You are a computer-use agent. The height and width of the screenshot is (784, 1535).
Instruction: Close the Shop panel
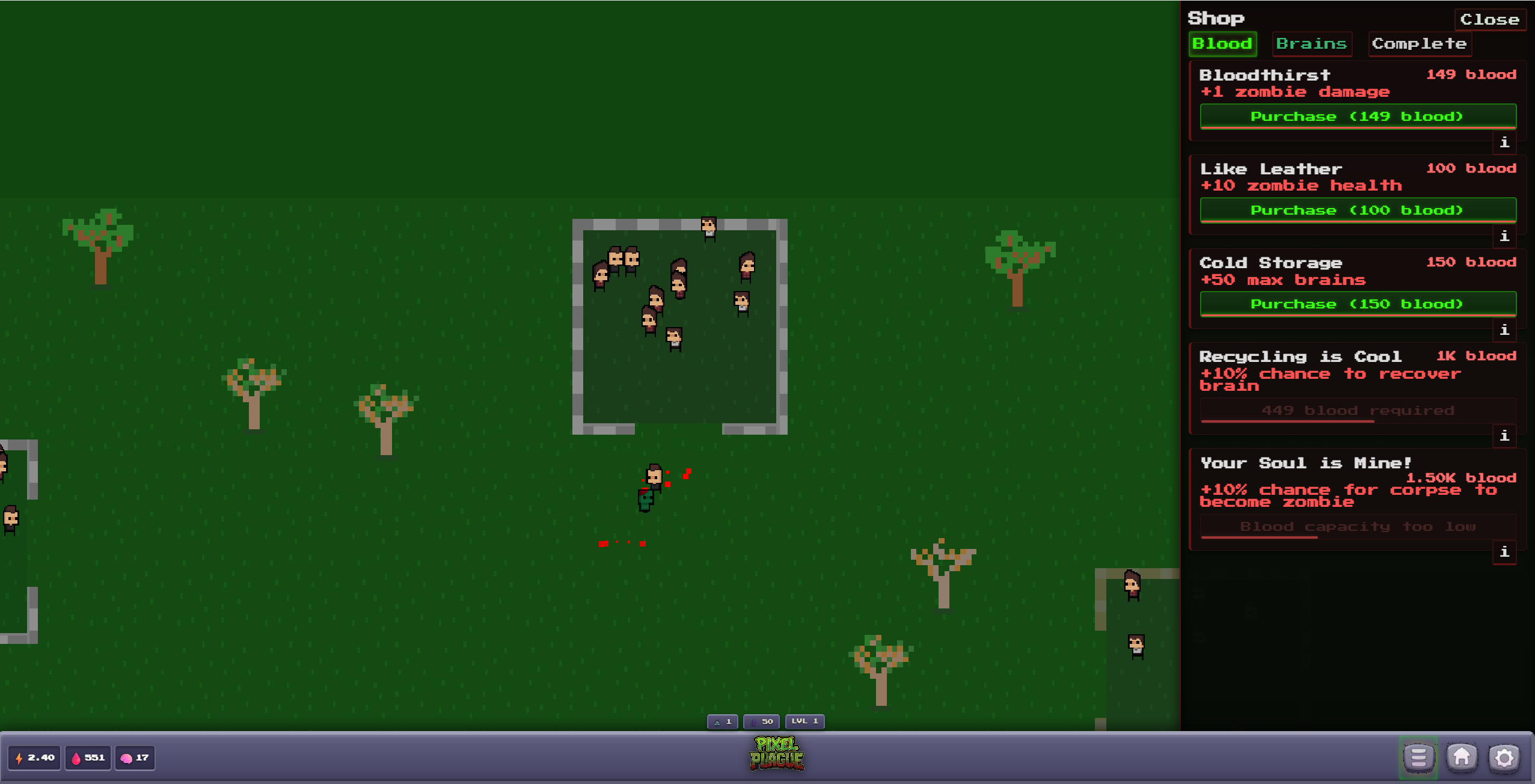pyautogui.click(x=1491, y=19)
